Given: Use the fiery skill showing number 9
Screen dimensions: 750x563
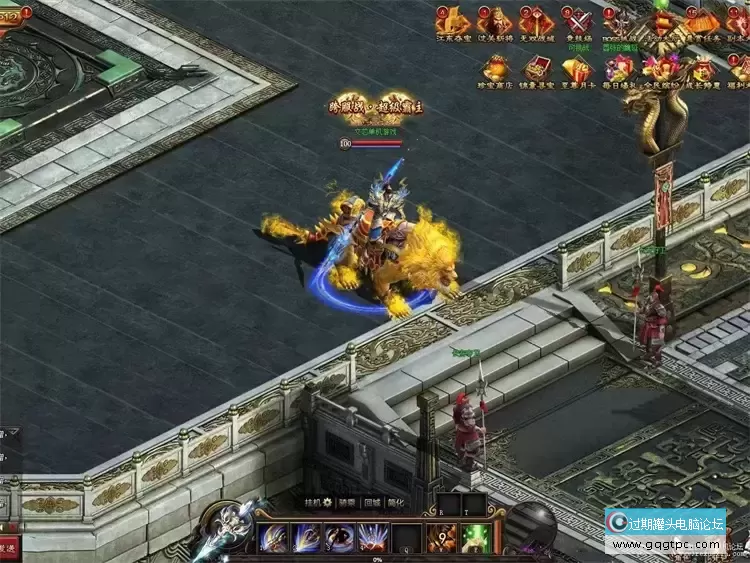Looking at the screenshot, I should point(442,538).
